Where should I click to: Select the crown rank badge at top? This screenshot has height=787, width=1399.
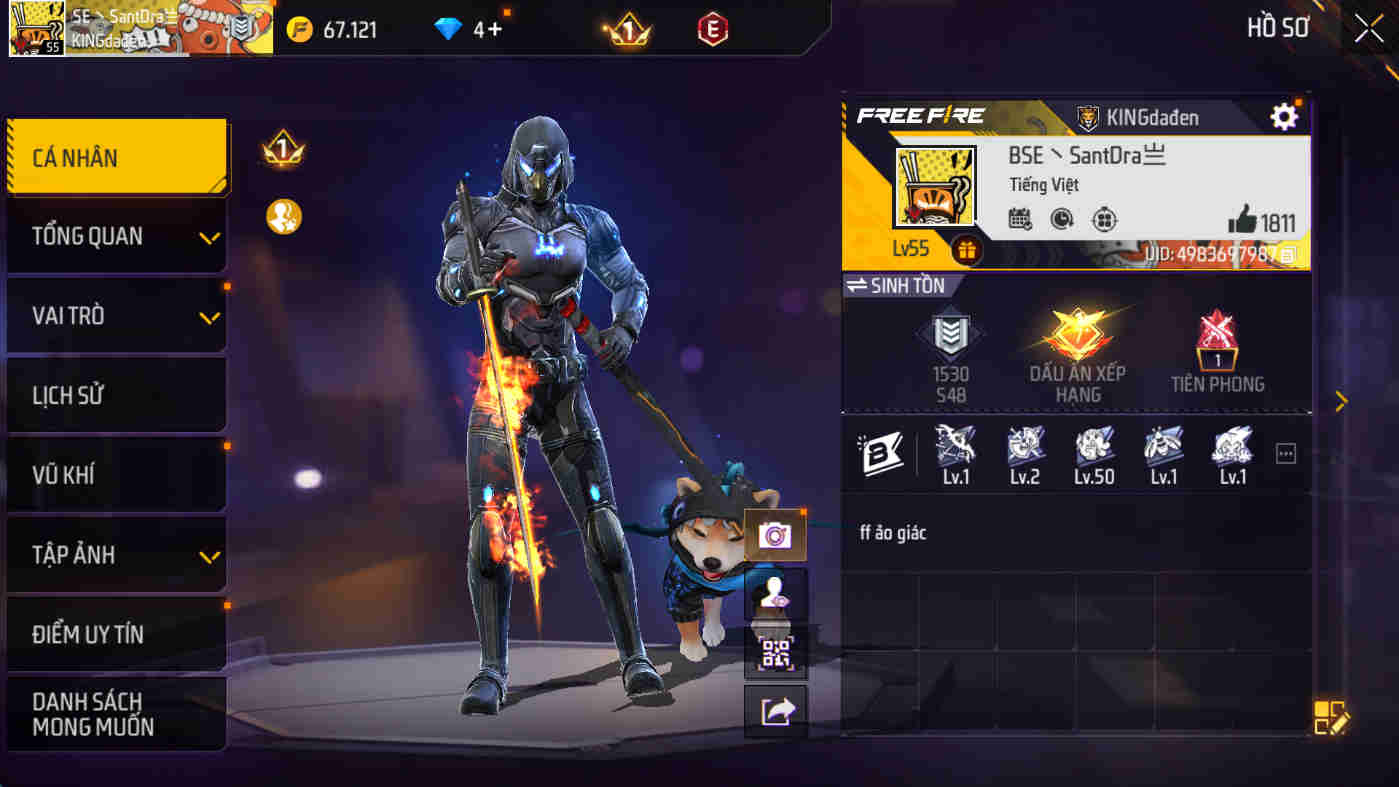click(x=631, y=29)
